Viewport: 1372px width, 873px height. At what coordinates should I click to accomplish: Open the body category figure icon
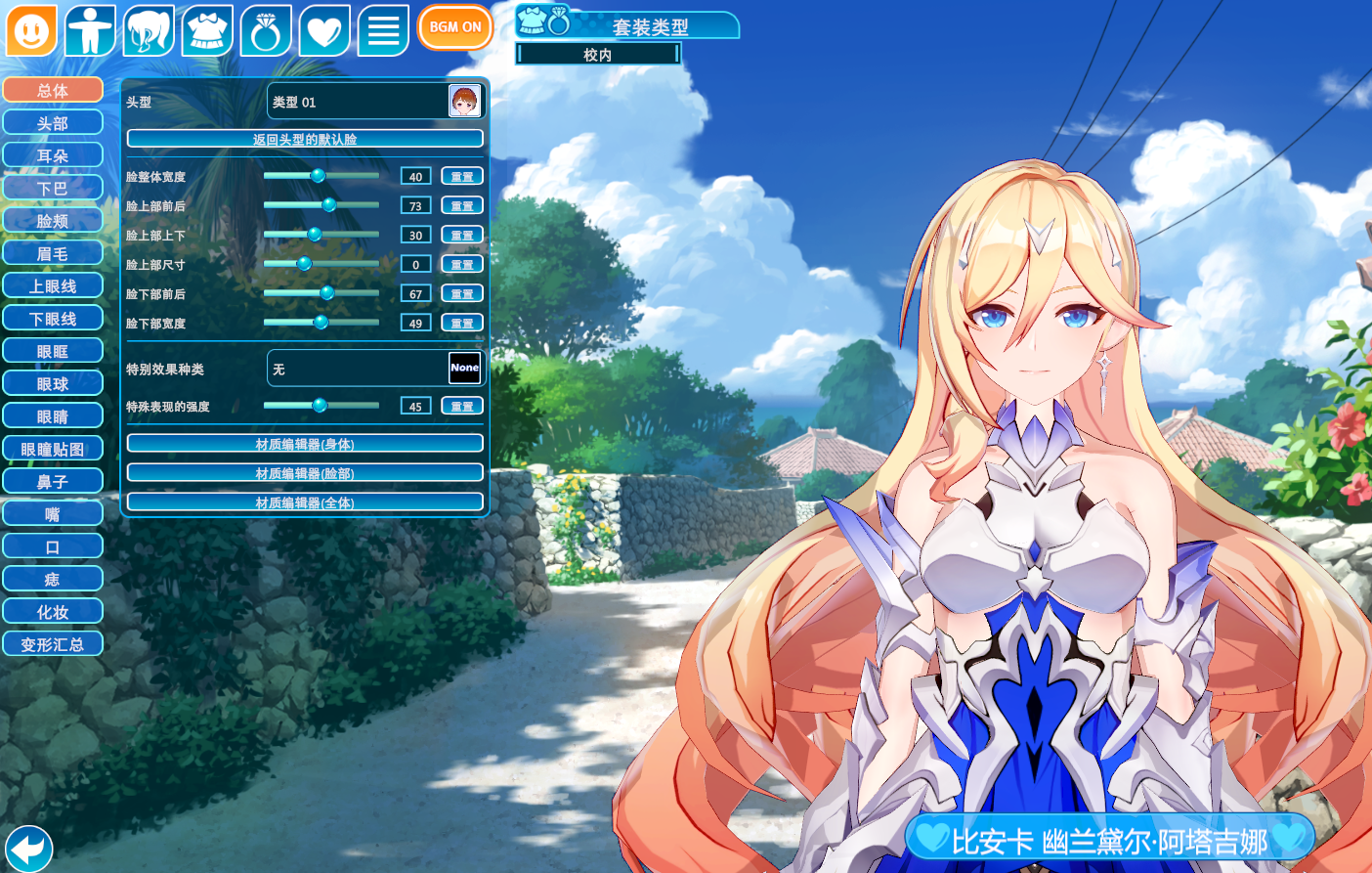pos(90,30)
